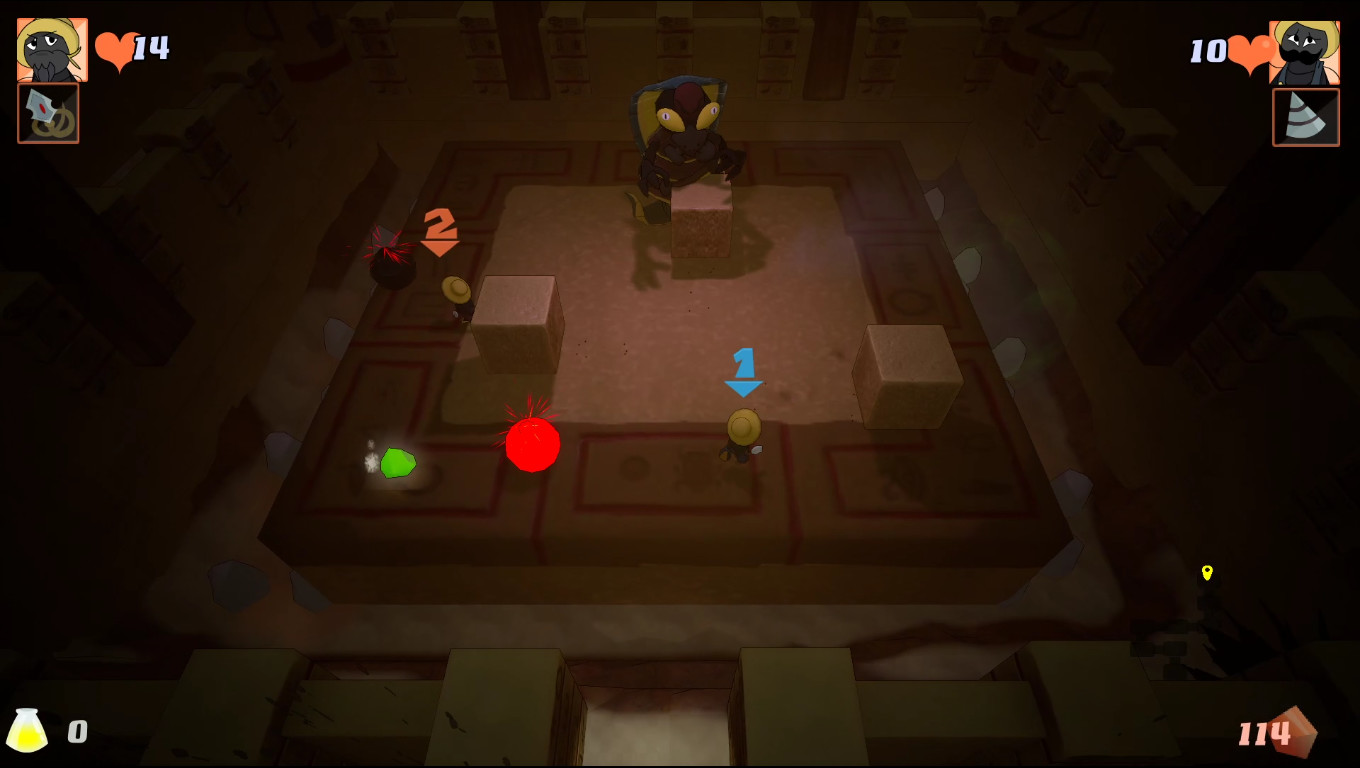This screenshot has height=768, width=1360.
Task: Click the yellow key icon on the right
Action: coord(1206,574)
